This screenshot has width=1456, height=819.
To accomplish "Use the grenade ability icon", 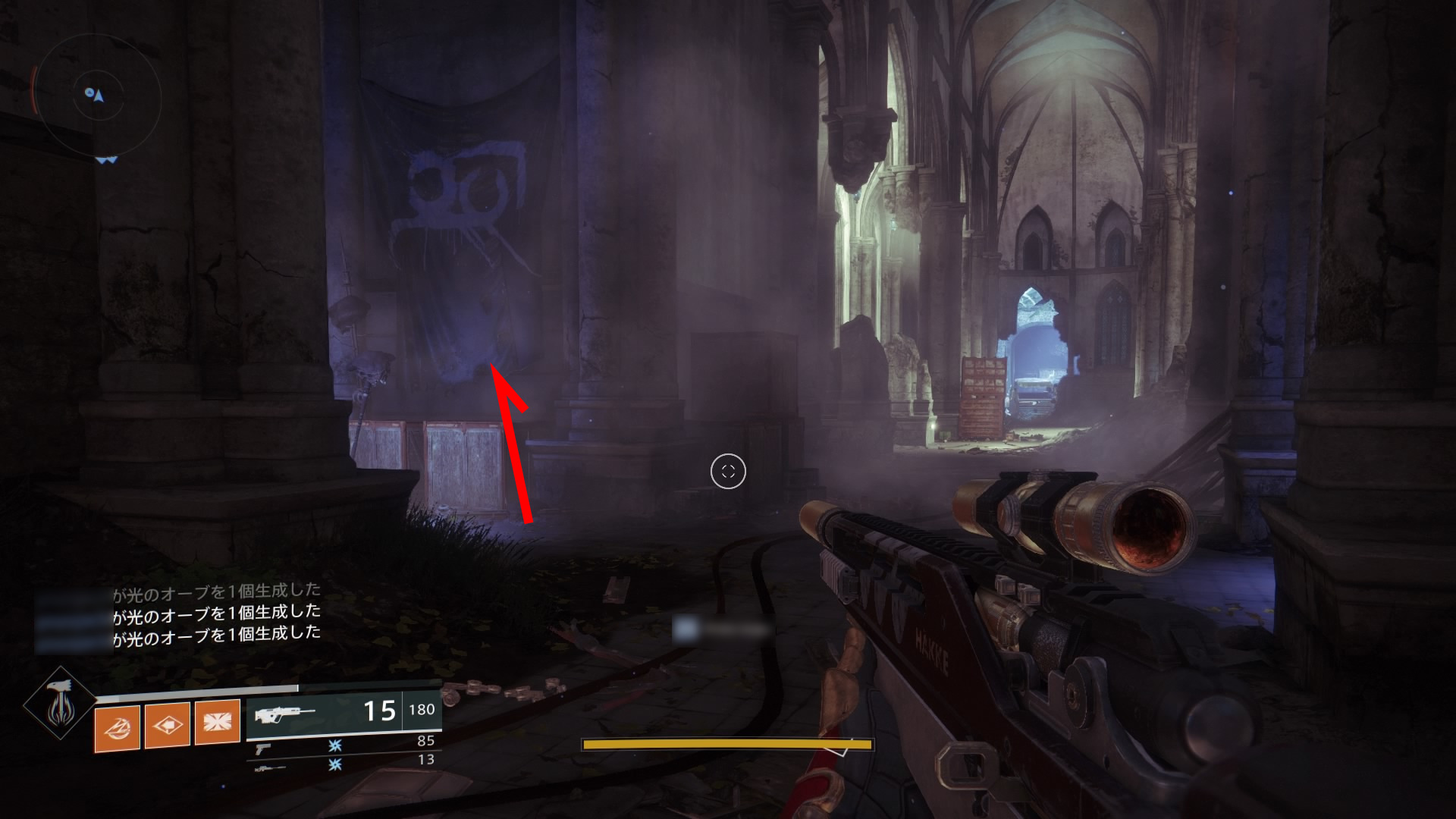I will [x=118, y=728].
